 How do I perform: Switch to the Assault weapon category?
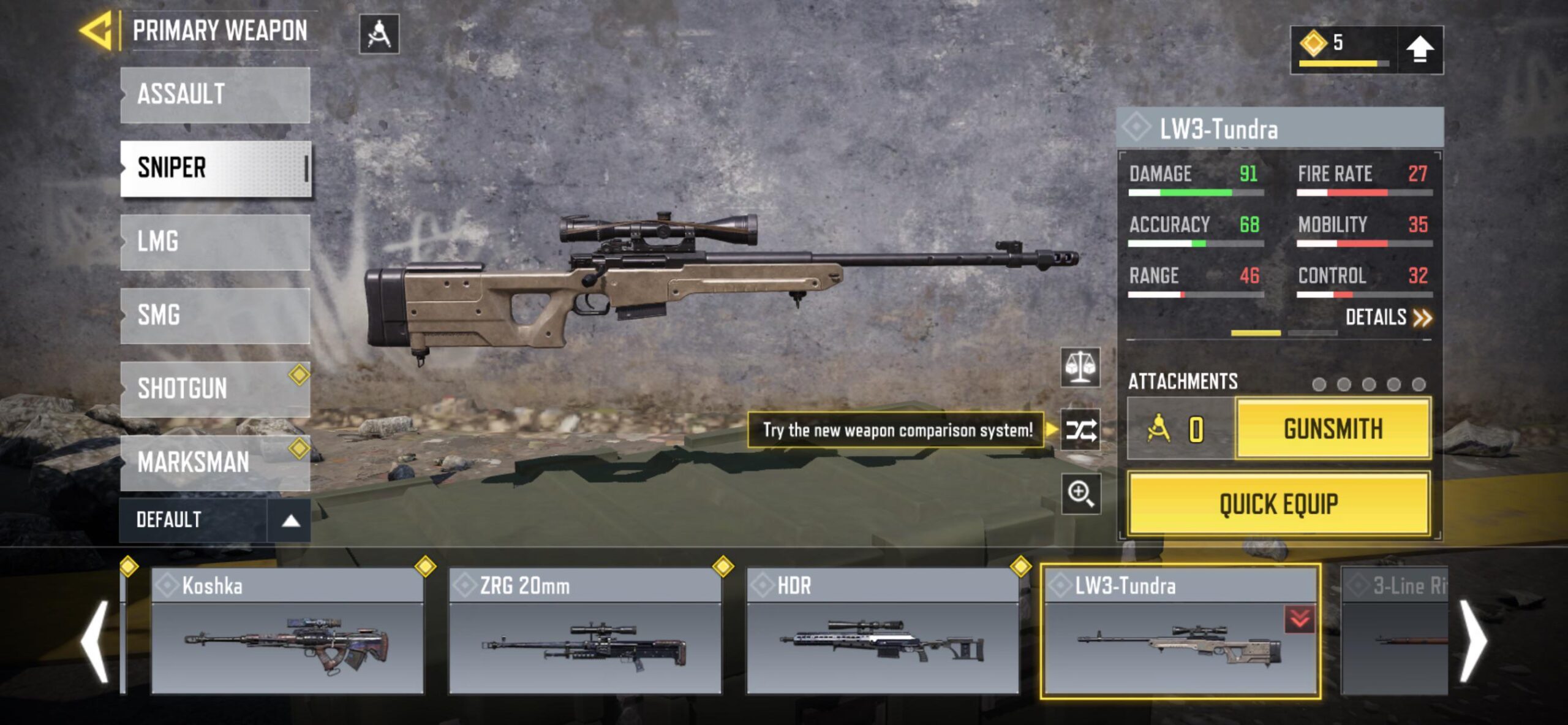215,95
